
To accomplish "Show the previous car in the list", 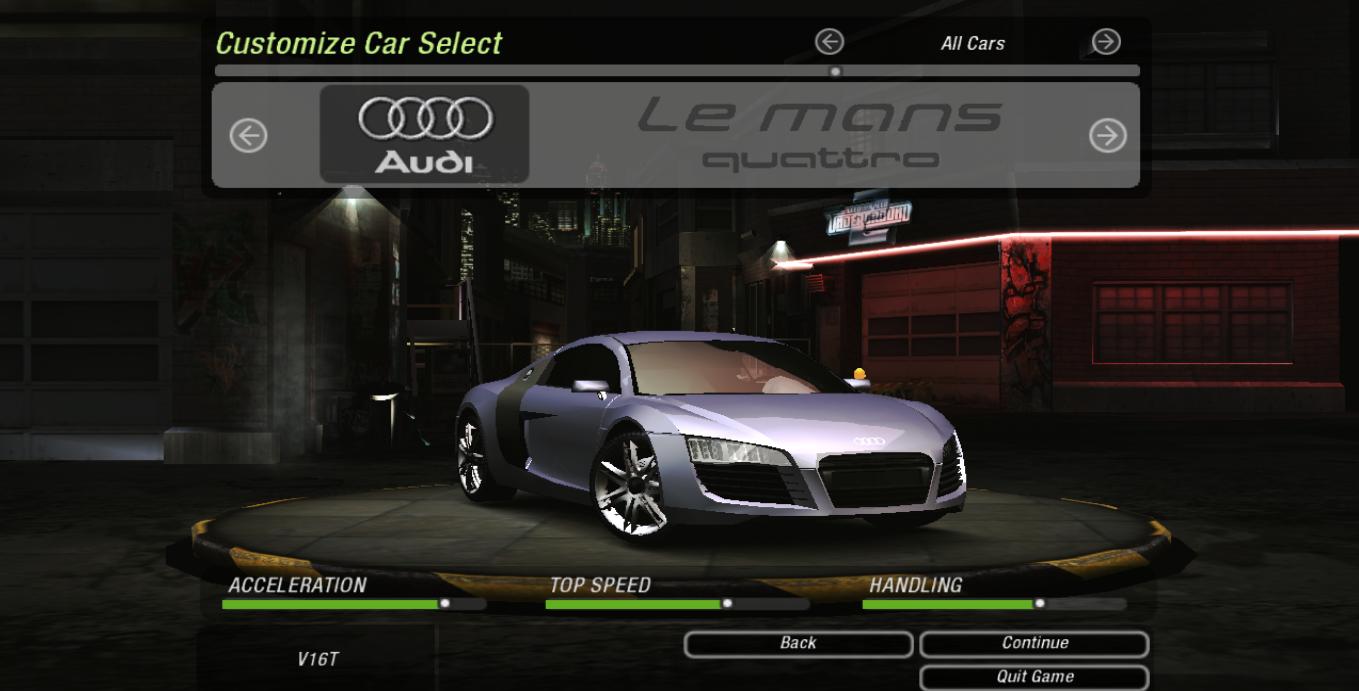I will pyautogui.click(x=249, y=135).
